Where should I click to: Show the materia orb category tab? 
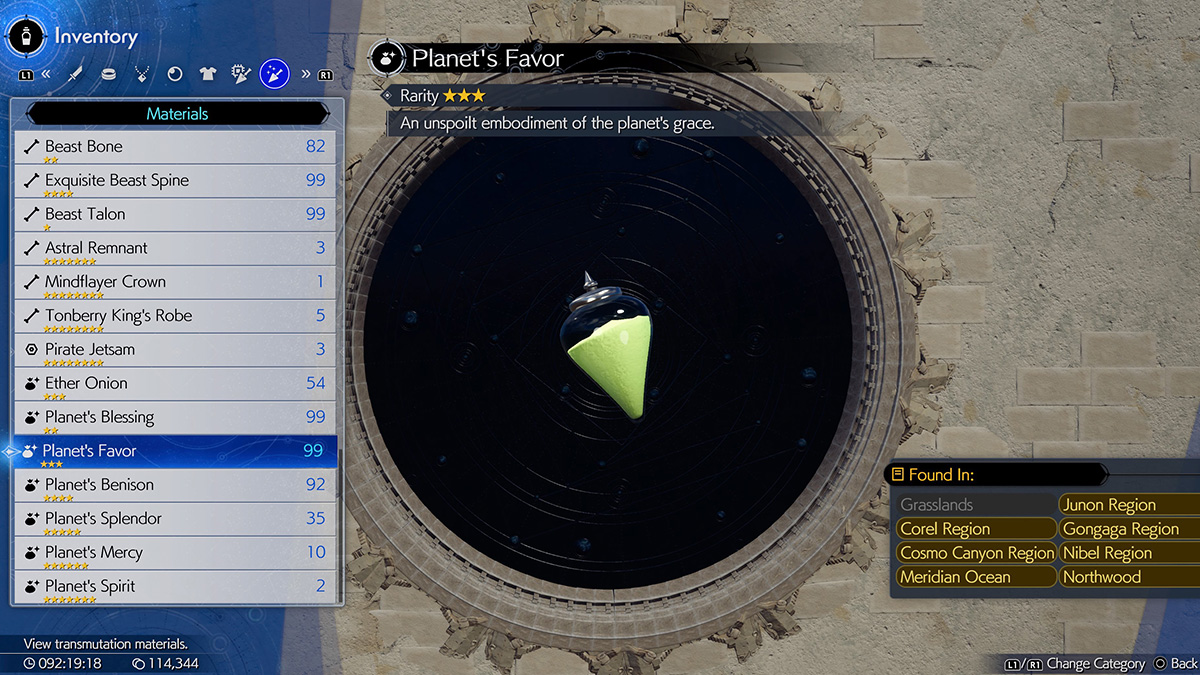pyautogui.click(x=174, y=74)
